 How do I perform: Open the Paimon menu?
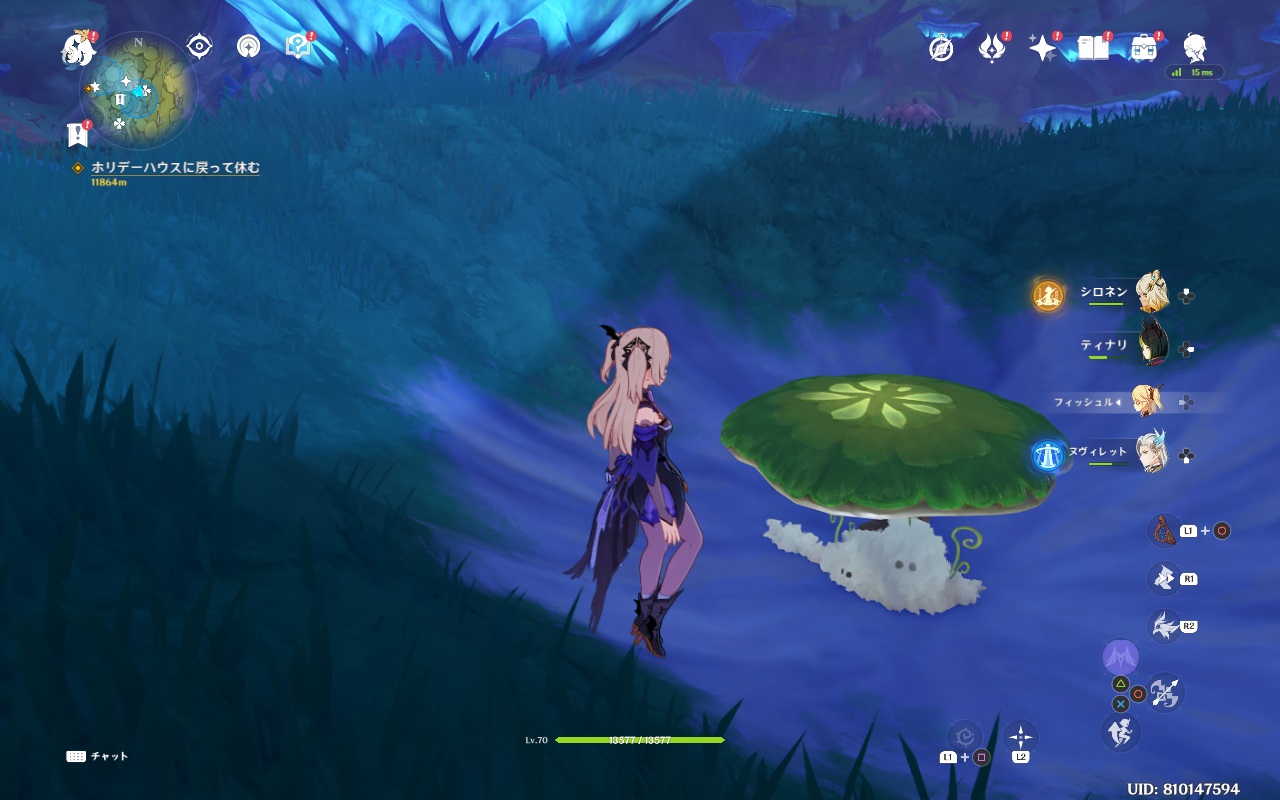coord(77,47)
